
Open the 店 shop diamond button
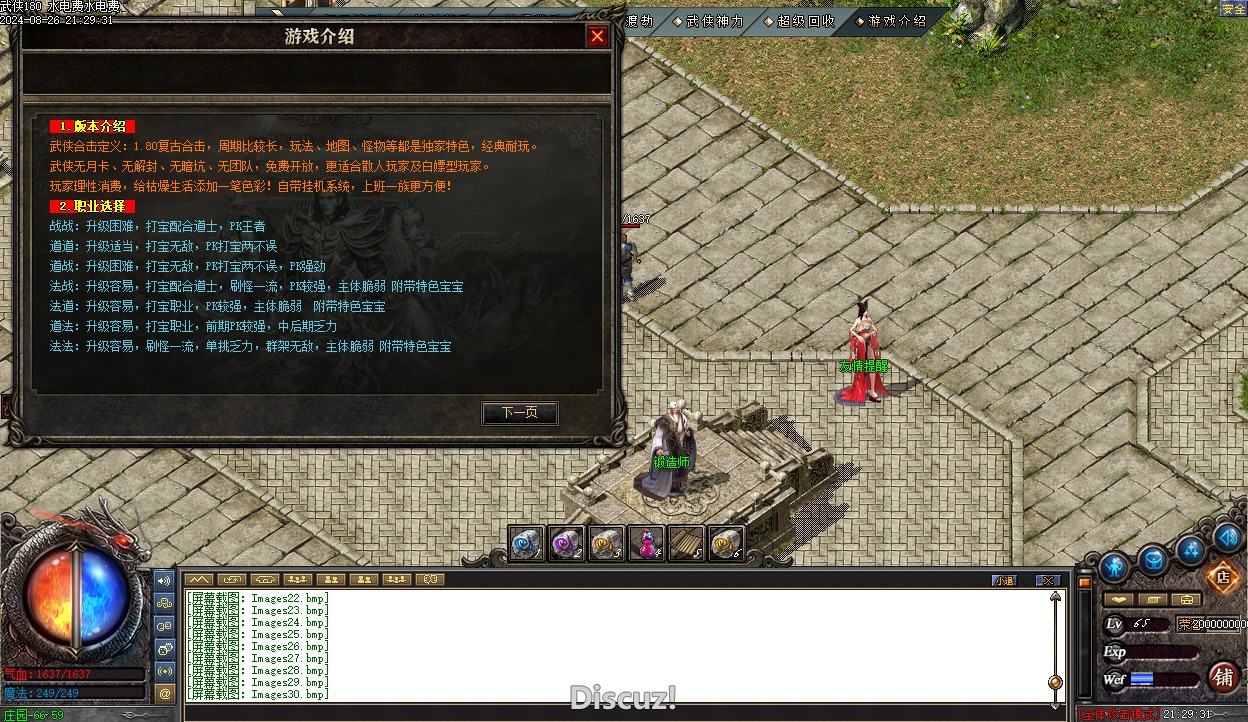pyautogui.click(x=1221, y=576)
